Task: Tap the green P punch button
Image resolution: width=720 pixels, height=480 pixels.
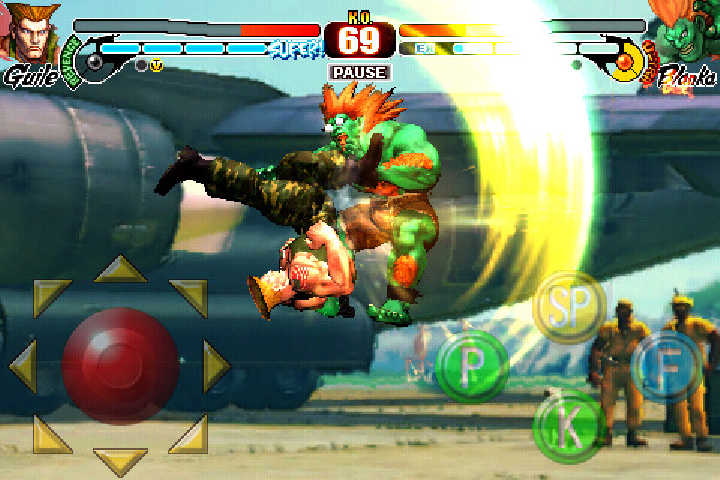Action: pyautogui.click(x=472, y=367)
